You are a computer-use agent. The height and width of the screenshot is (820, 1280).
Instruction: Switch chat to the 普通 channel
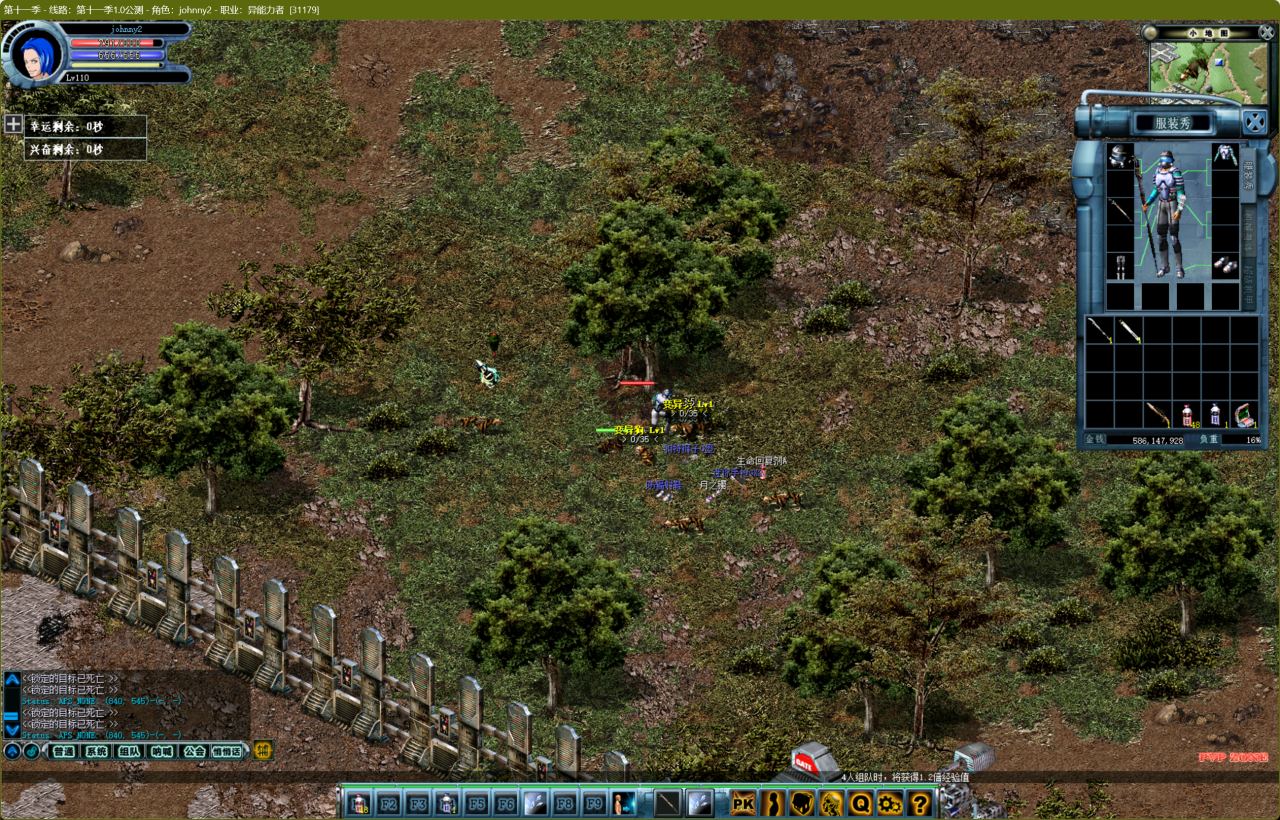[x=63, y=751]
